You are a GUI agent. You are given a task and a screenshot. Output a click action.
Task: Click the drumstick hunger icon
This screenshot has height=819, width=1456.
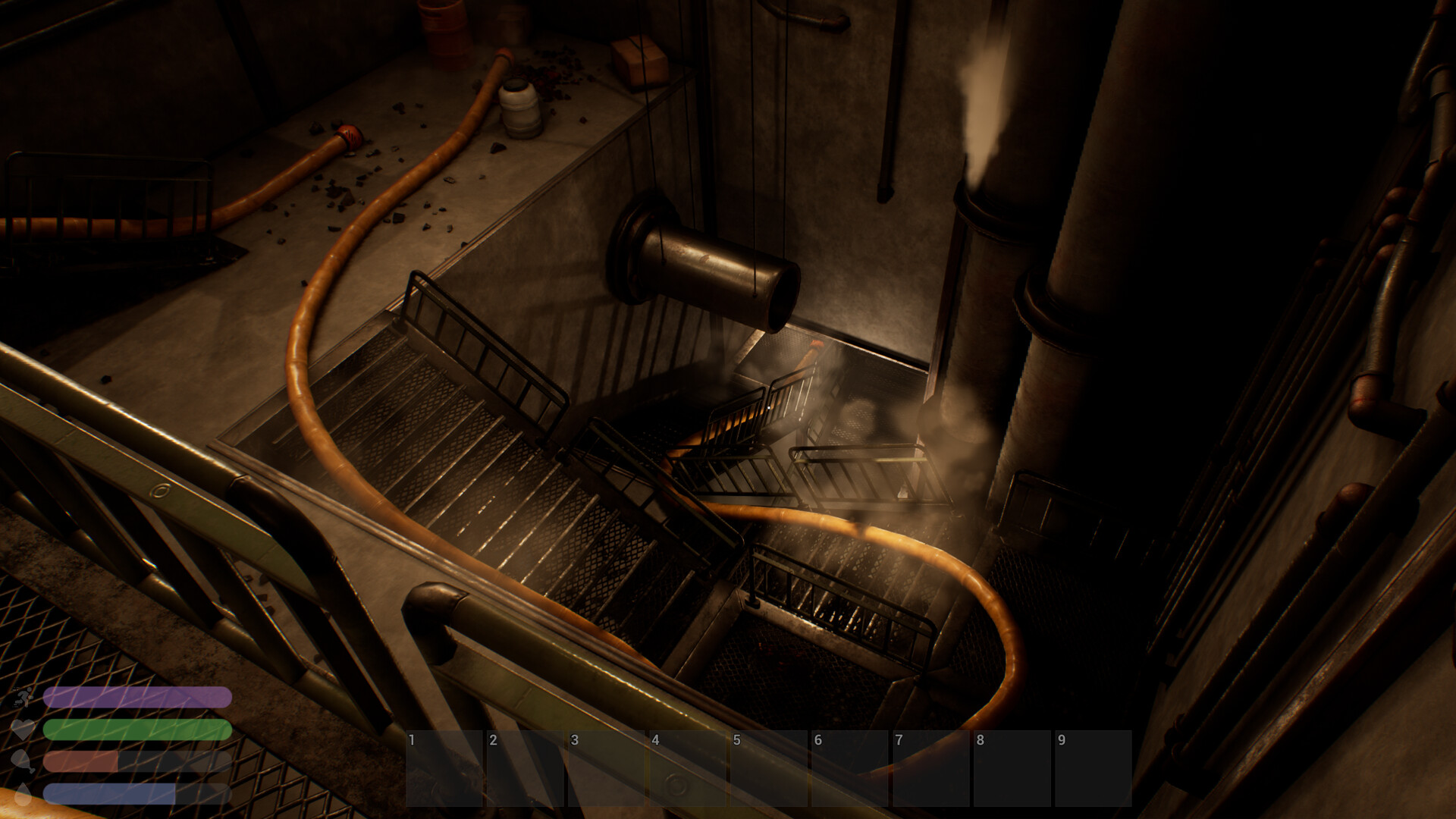[x=23, y=762]
